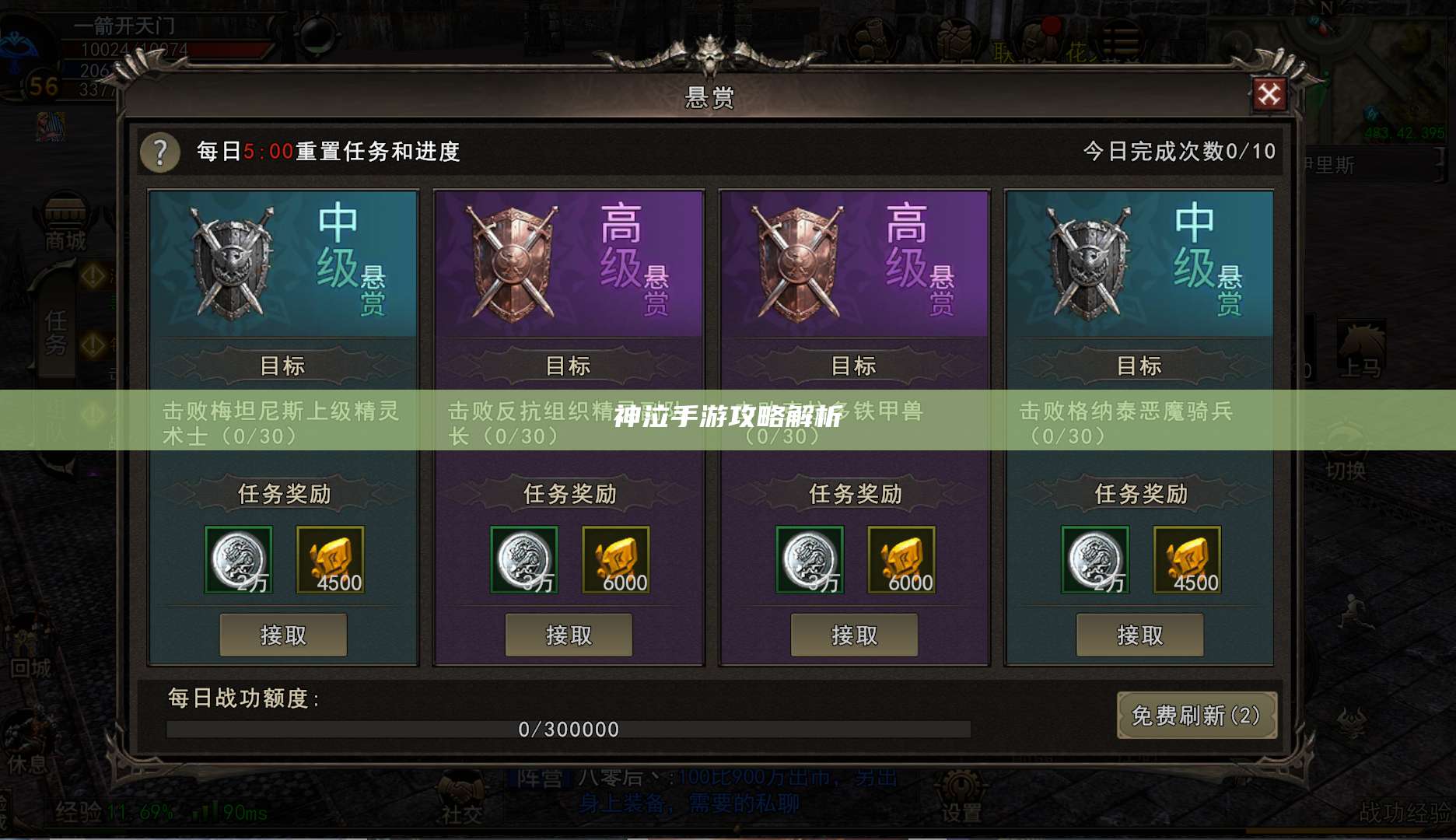
Task: Click the 免费刷新(2) refresh button
Action: [x=1197, y=717]
